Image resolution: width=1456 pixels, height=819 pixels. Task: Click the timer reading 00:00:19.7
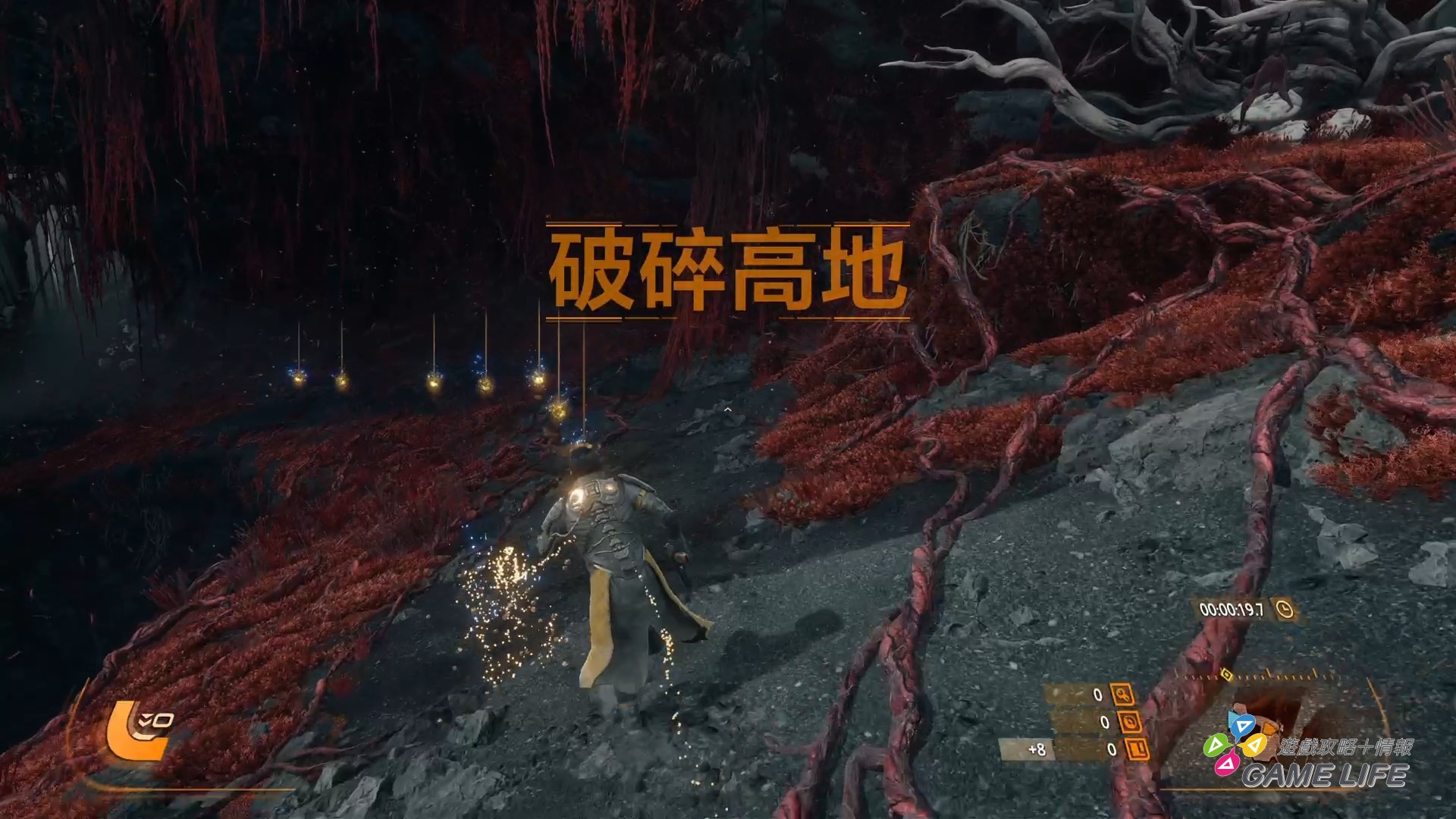(1230, 609)
